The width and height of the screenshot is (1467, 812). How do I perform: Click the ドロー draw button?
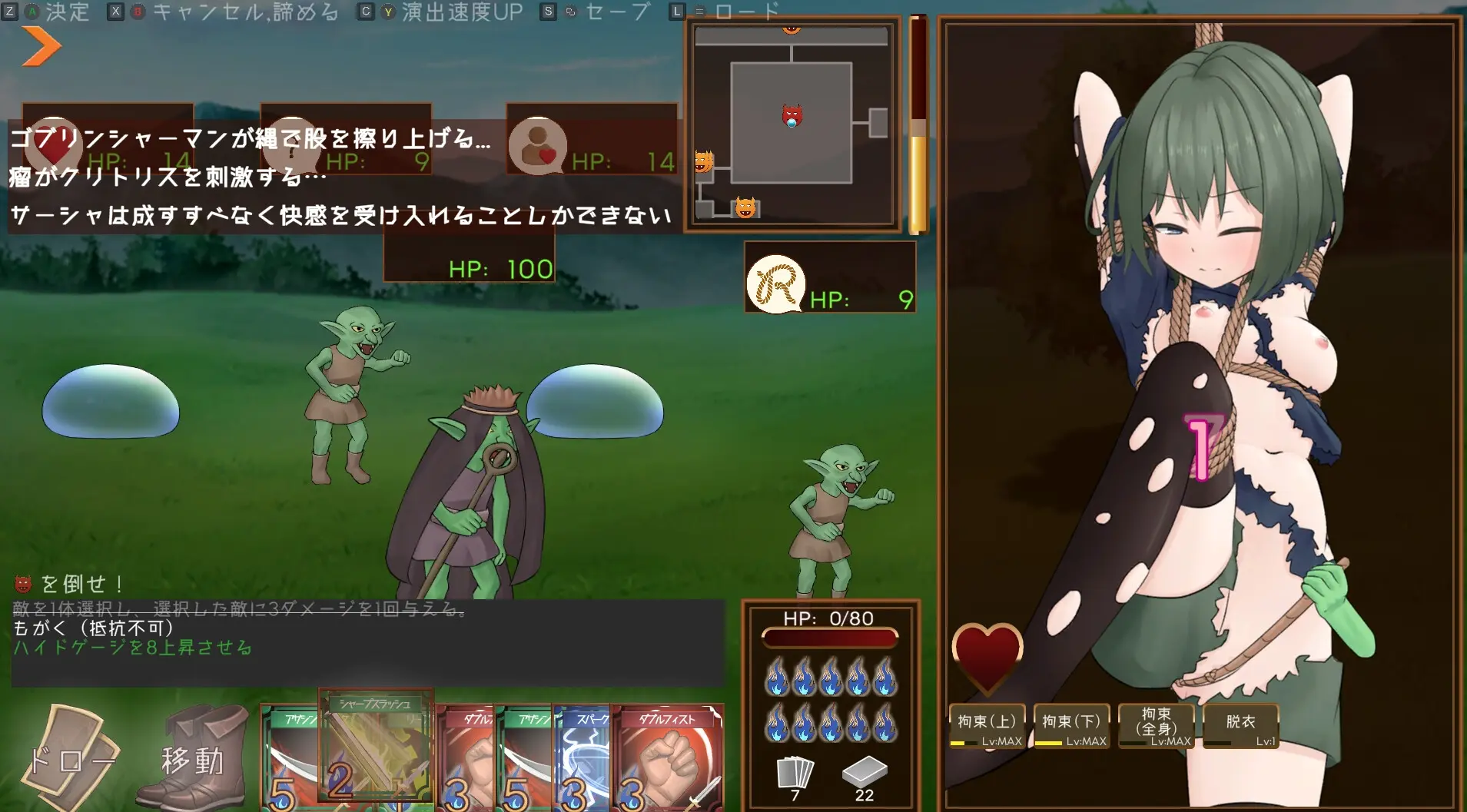coord(71,758)
